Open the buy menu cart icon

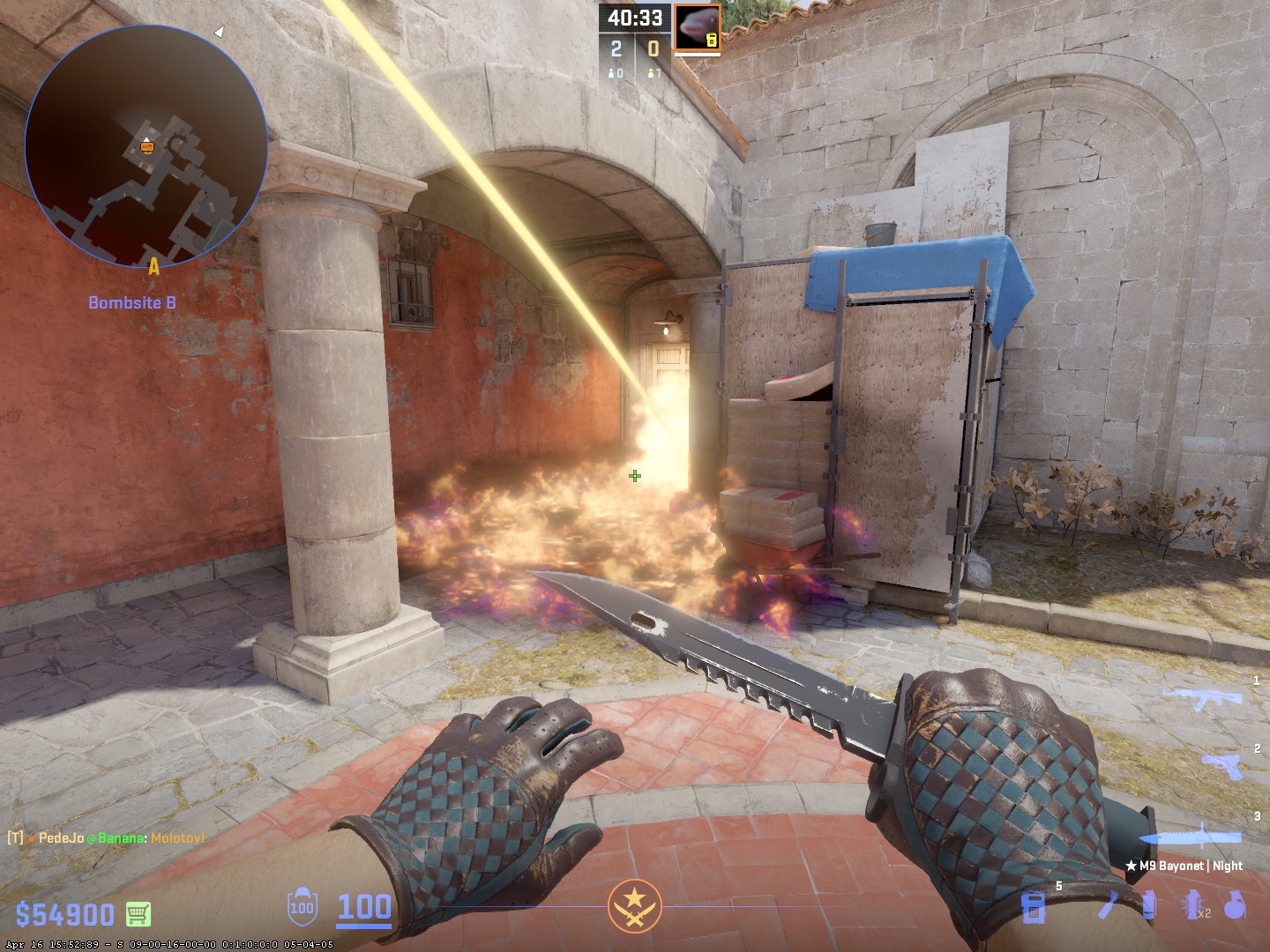(138, 913)
